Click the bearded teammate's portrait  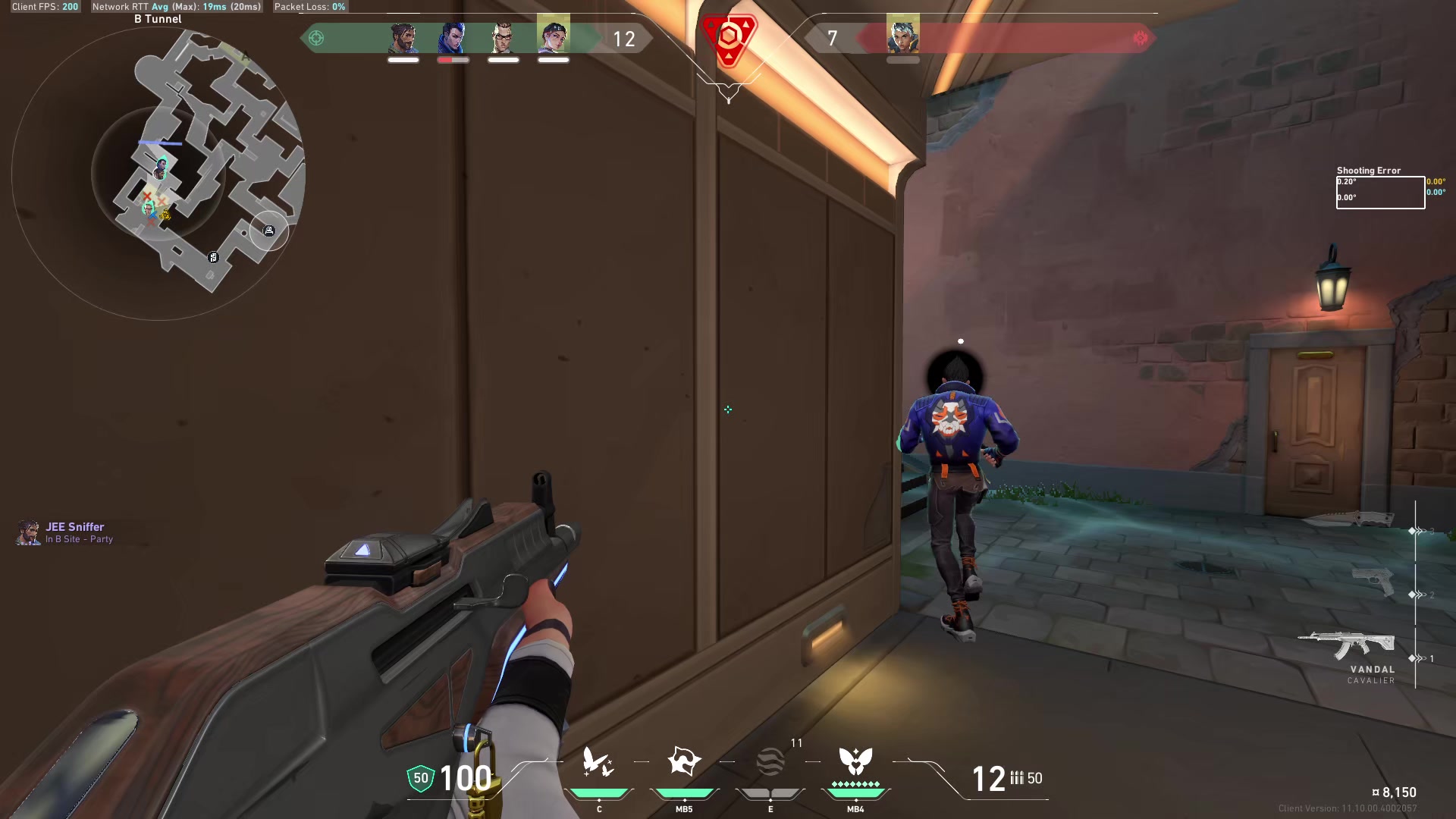[403, 35]
